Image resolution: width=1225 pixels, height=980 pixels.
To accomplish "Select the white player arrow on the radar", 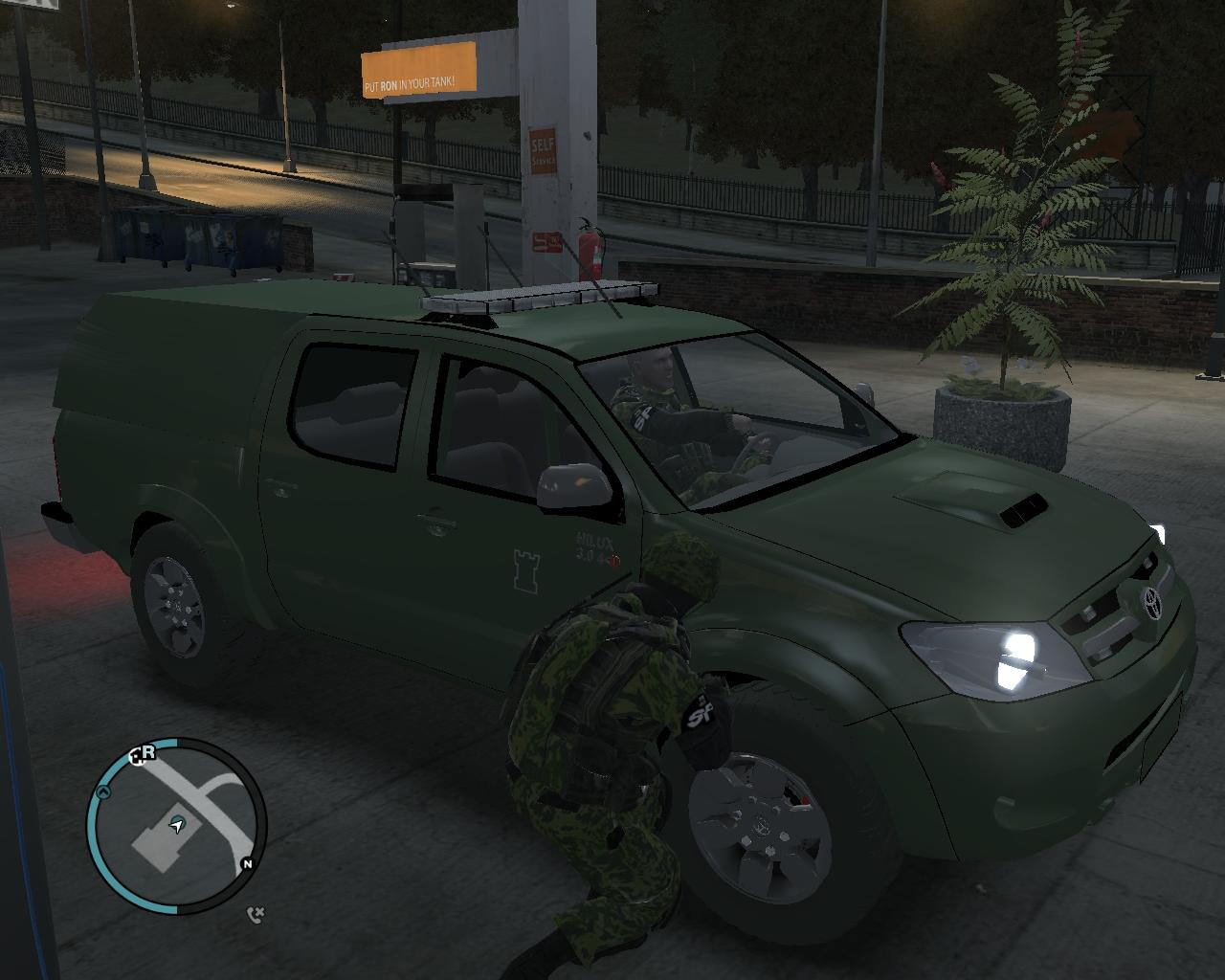I will click(177, 824).
